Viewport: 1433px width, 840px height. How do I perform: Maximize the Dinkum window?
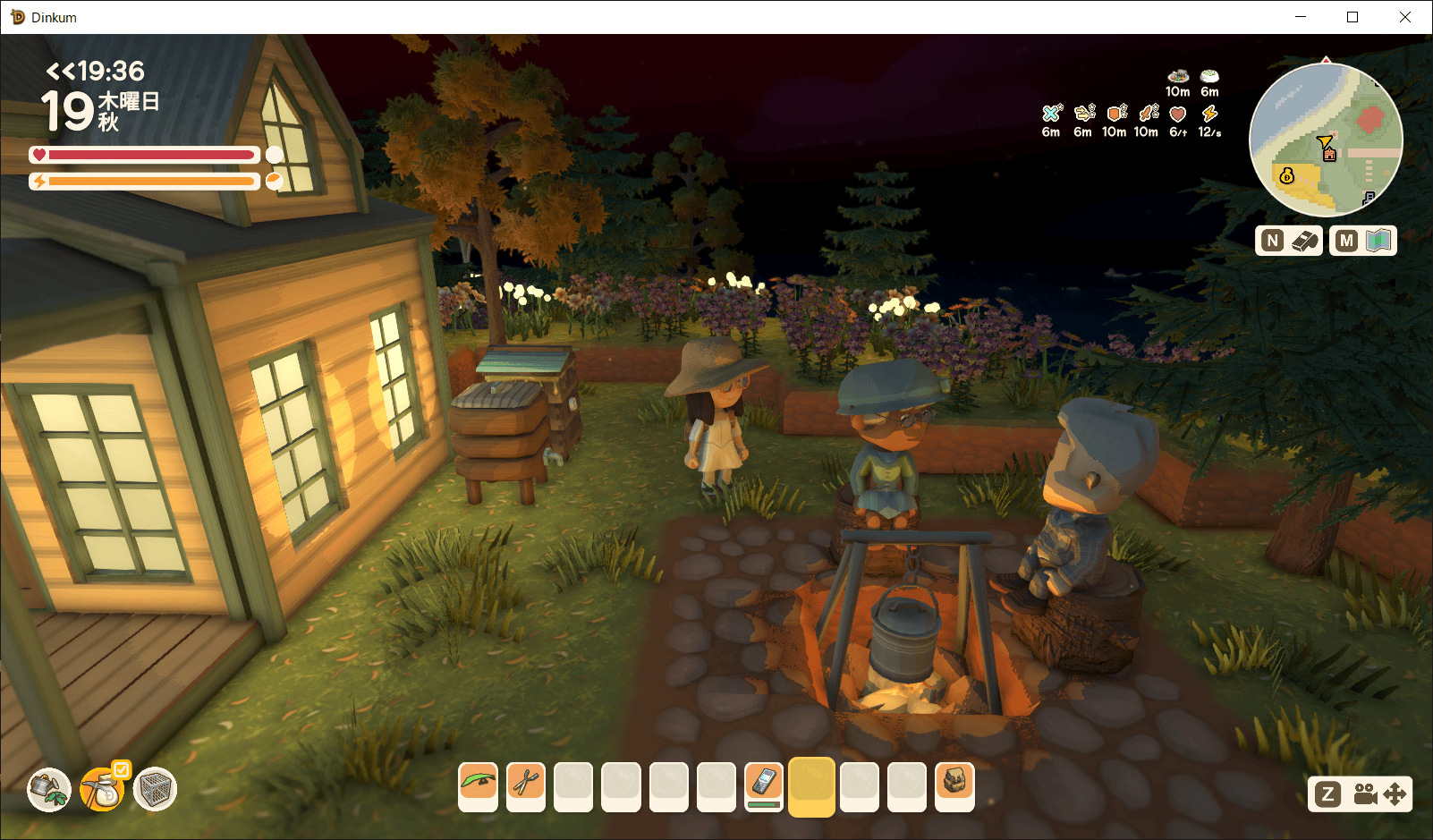coord(1352,17)
